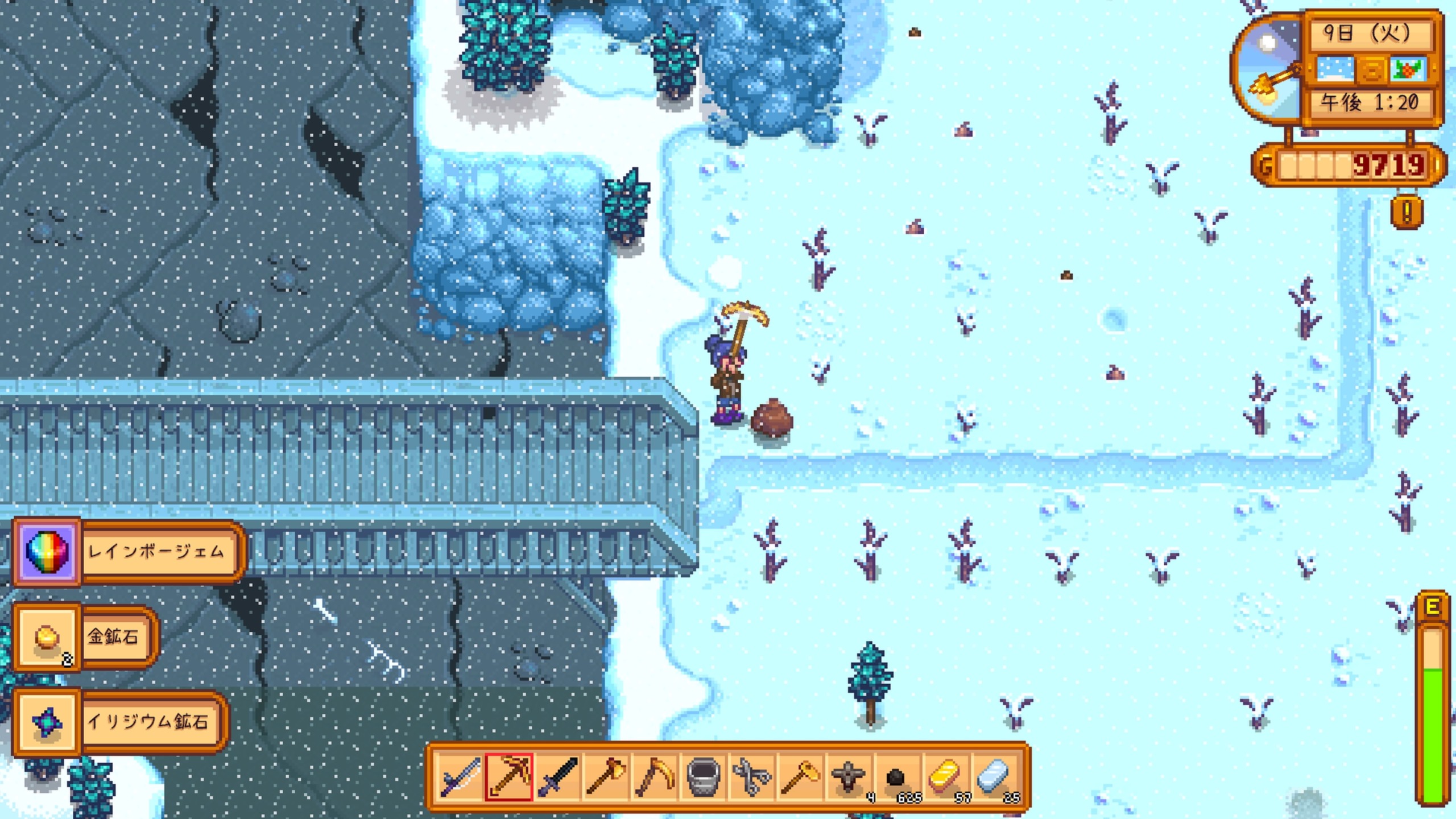1456x819 pixels.
Task: Equip the gold axe from the hotbar
Action: [x=606, y=777]
